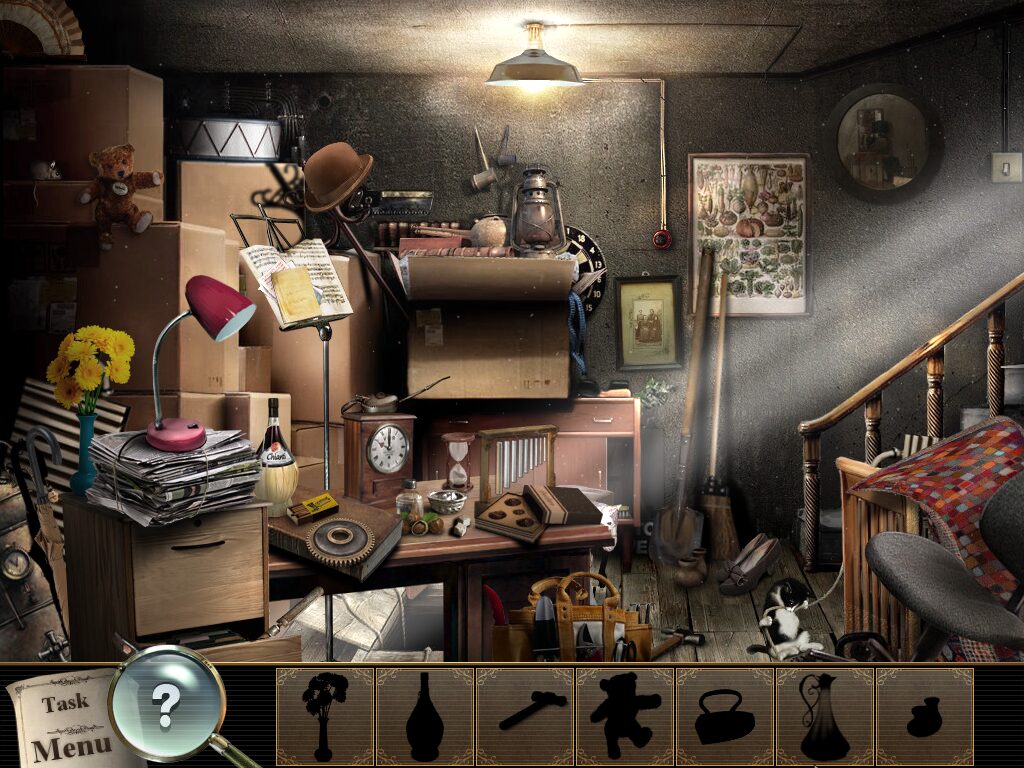This screenshot has width=1024, height=768.
Task: Choose the tall pitcher silhouette slot
Action: click(x=825, y=716)
